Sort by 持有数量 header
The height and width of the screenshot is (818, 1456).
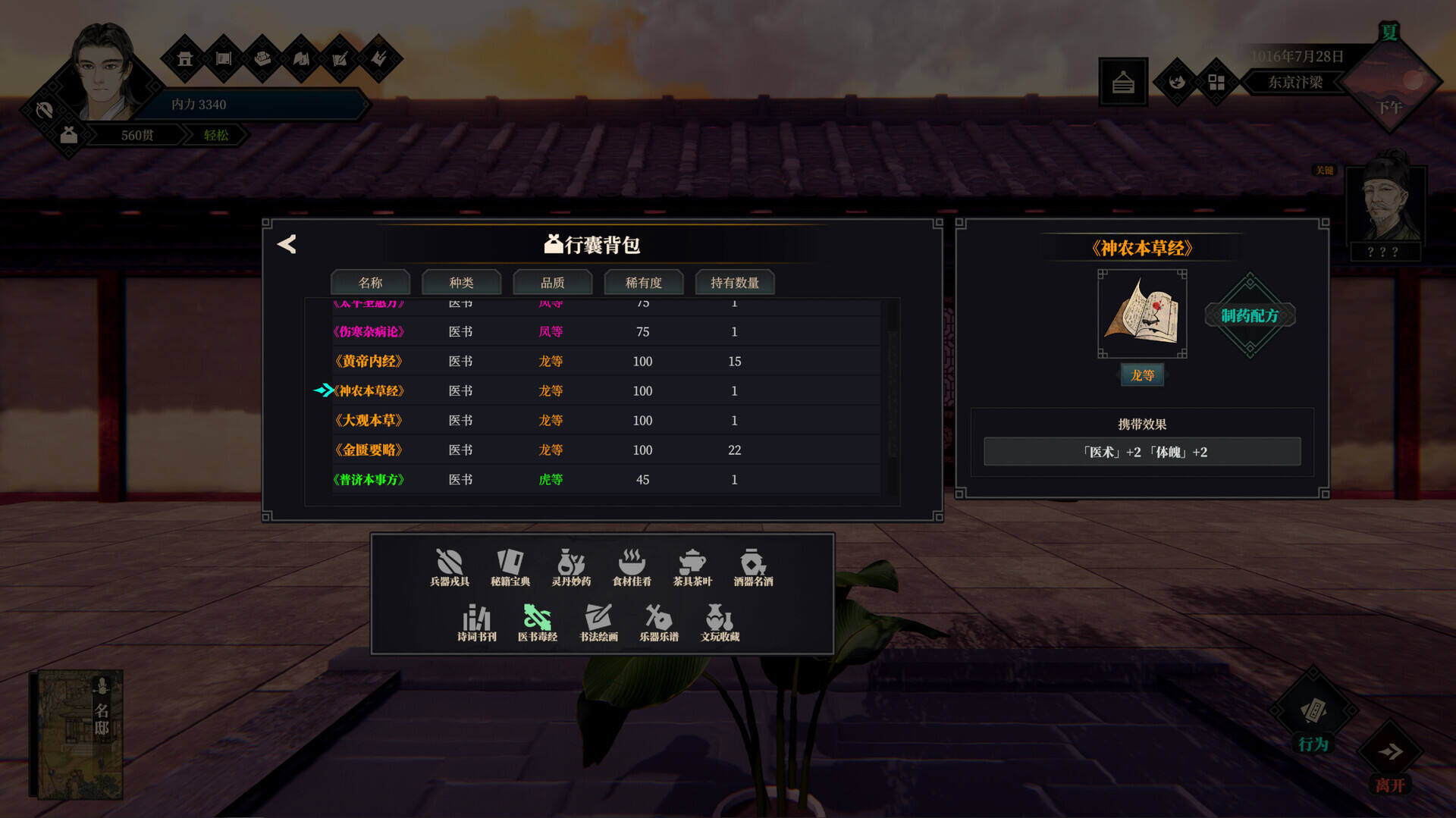734,283
